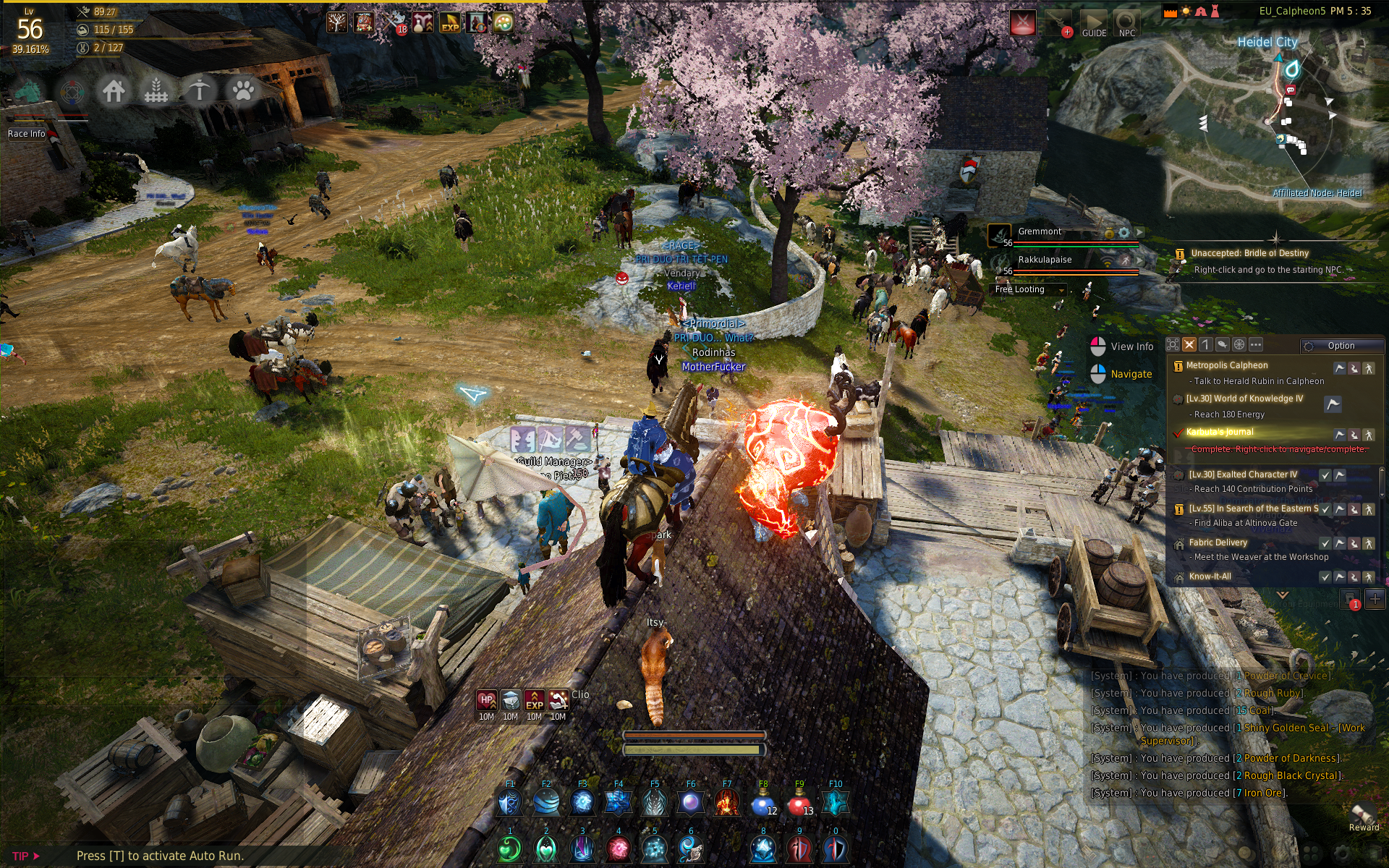Use the red health potion in F9 slot
This screenshot has height=868, width=1389.
click(799, 803)
